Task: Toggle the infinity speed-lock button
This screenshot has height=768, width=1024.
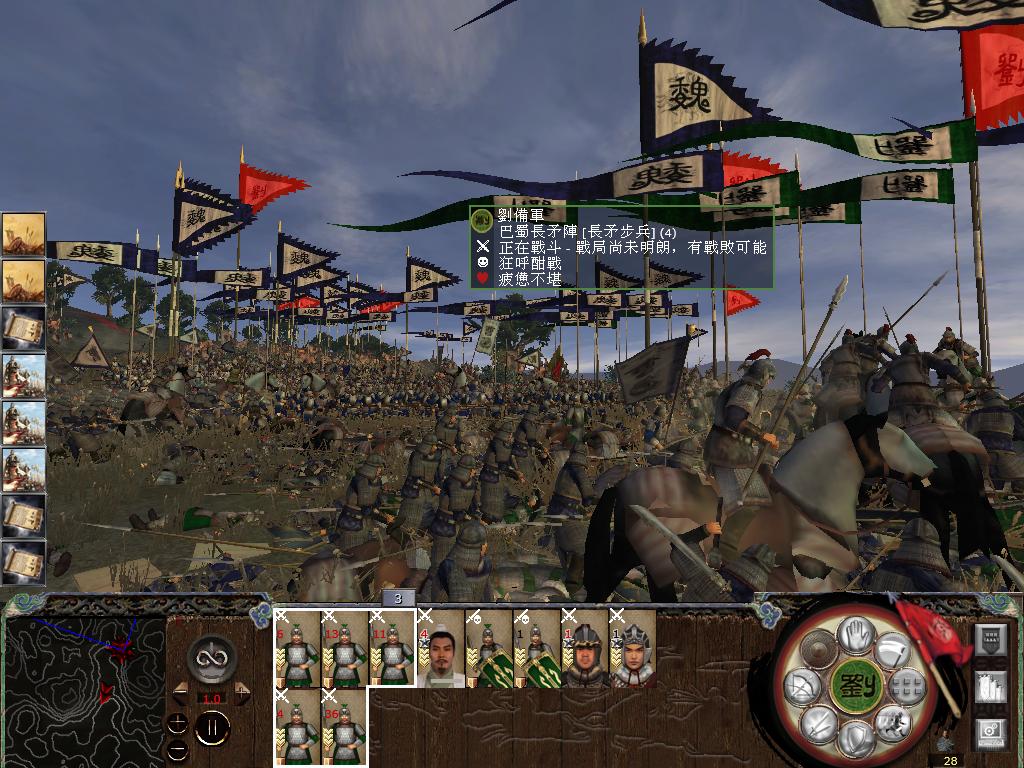Action: coord(212,657)
